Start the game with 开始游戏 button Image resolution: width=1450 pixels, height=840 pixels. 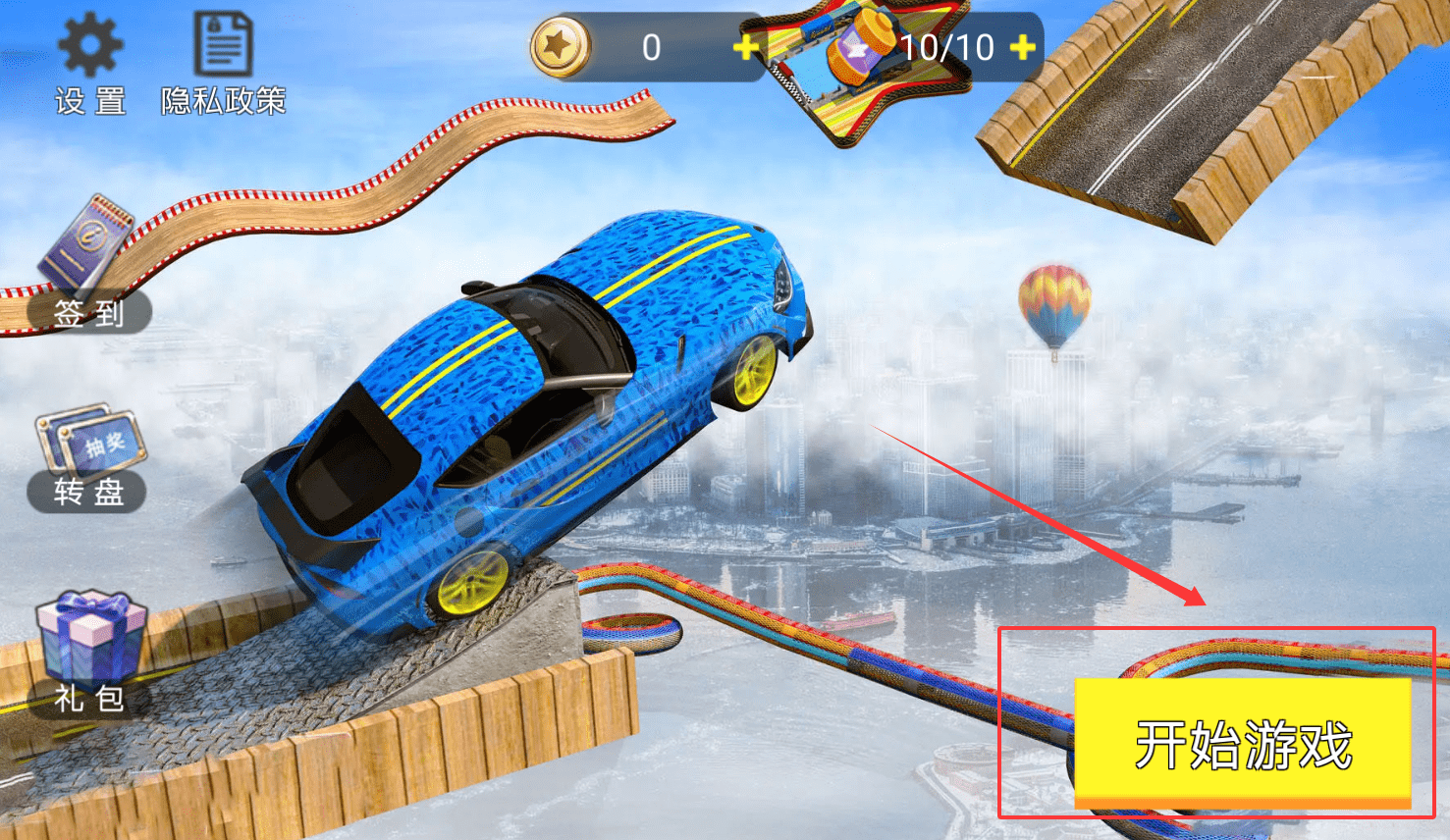pyautogui.click(x=1243, y=742)
